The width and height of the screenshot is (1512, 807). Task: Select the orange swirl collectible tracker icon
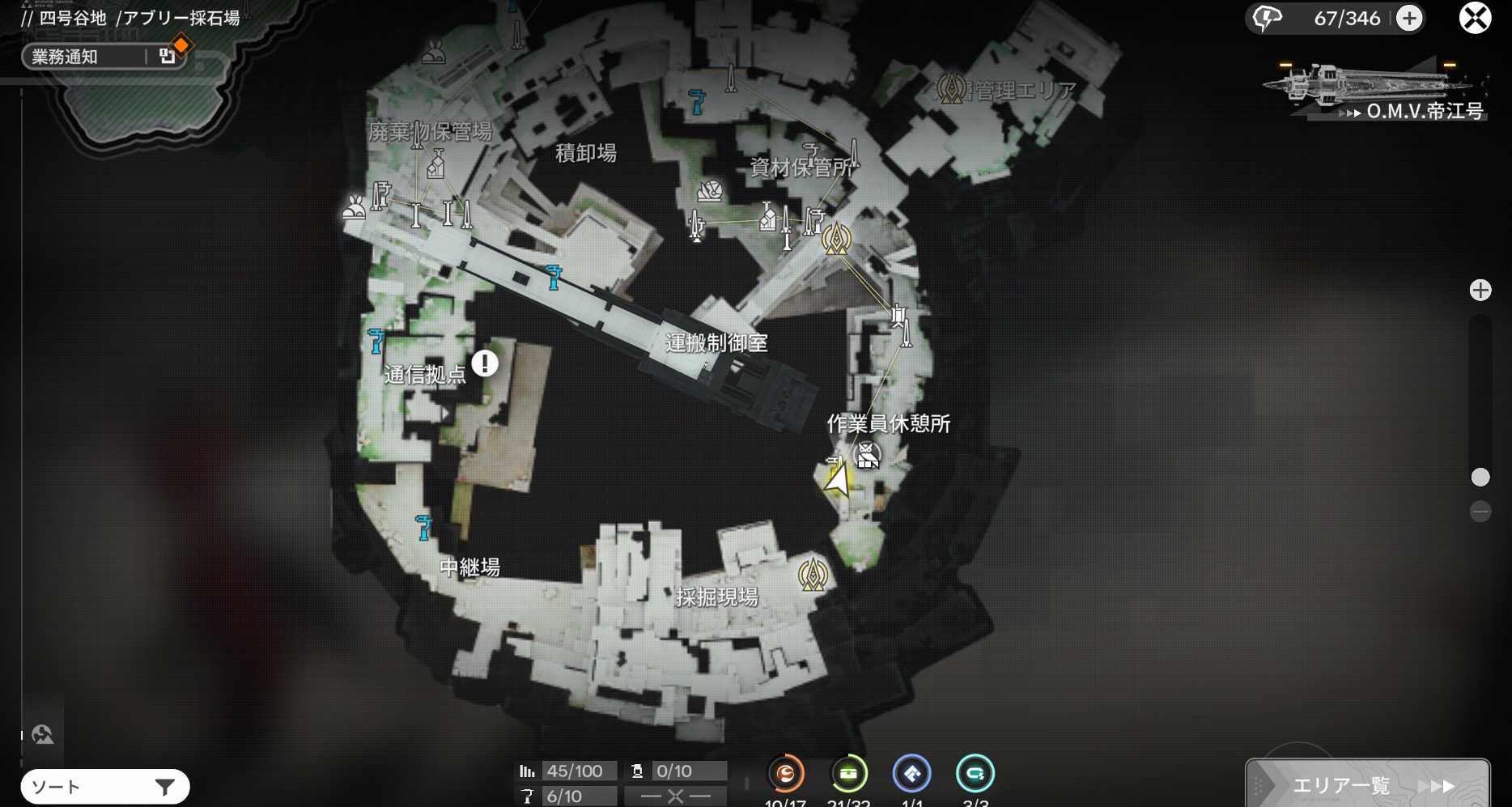pos(785,774)
